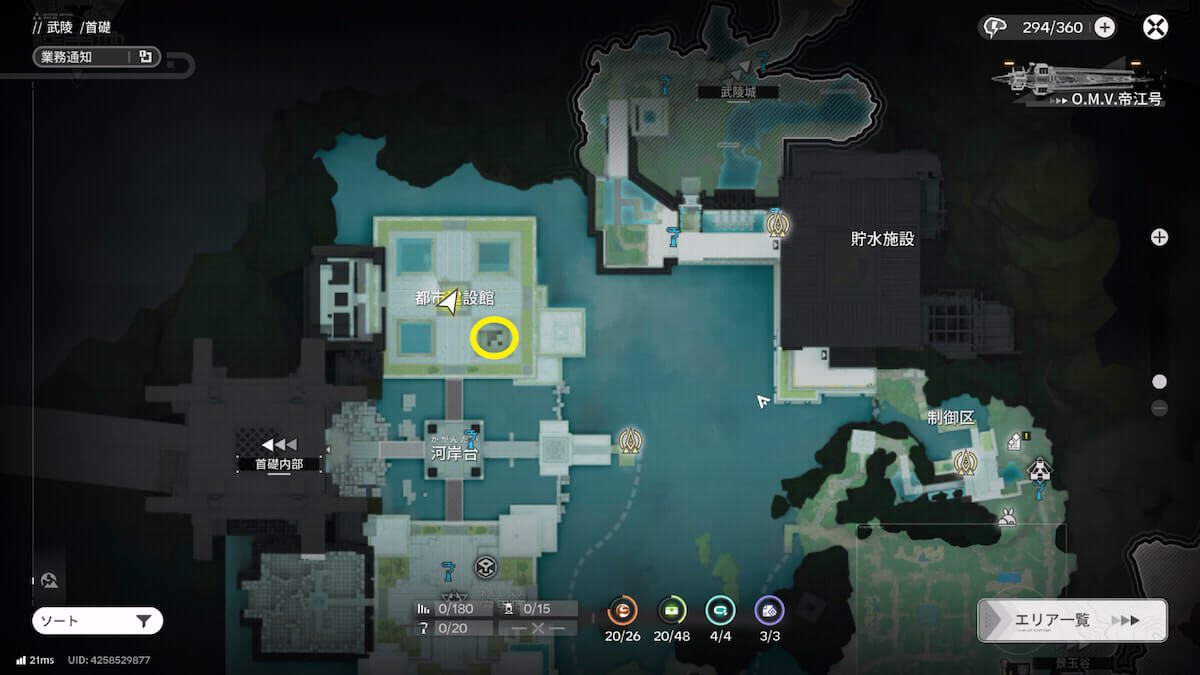This screenshot has height=675, width=1200.
Task: Add stamina with the plus button
Action: pyautogui.click(x=1104, y=27)
